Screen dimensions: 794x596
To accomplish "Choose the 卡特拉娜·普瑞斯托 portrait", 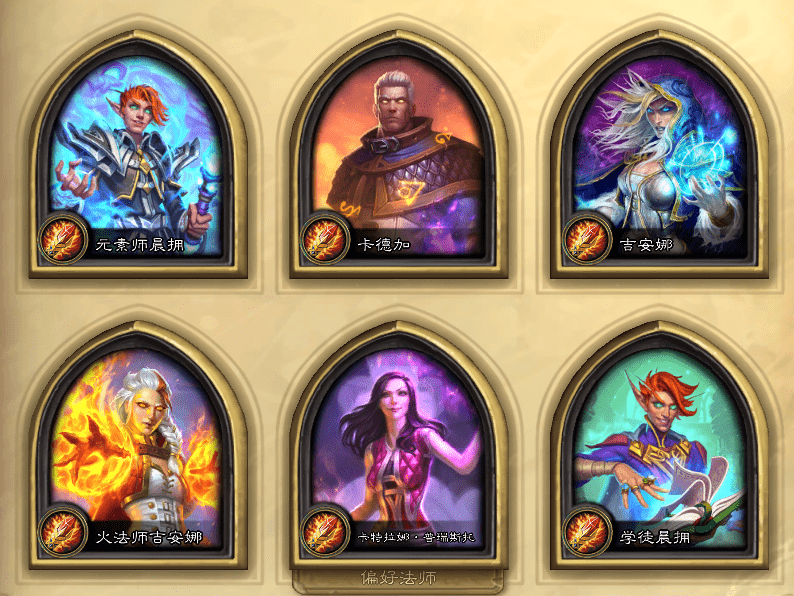I will pyautogui.click(x=397, y=443).
